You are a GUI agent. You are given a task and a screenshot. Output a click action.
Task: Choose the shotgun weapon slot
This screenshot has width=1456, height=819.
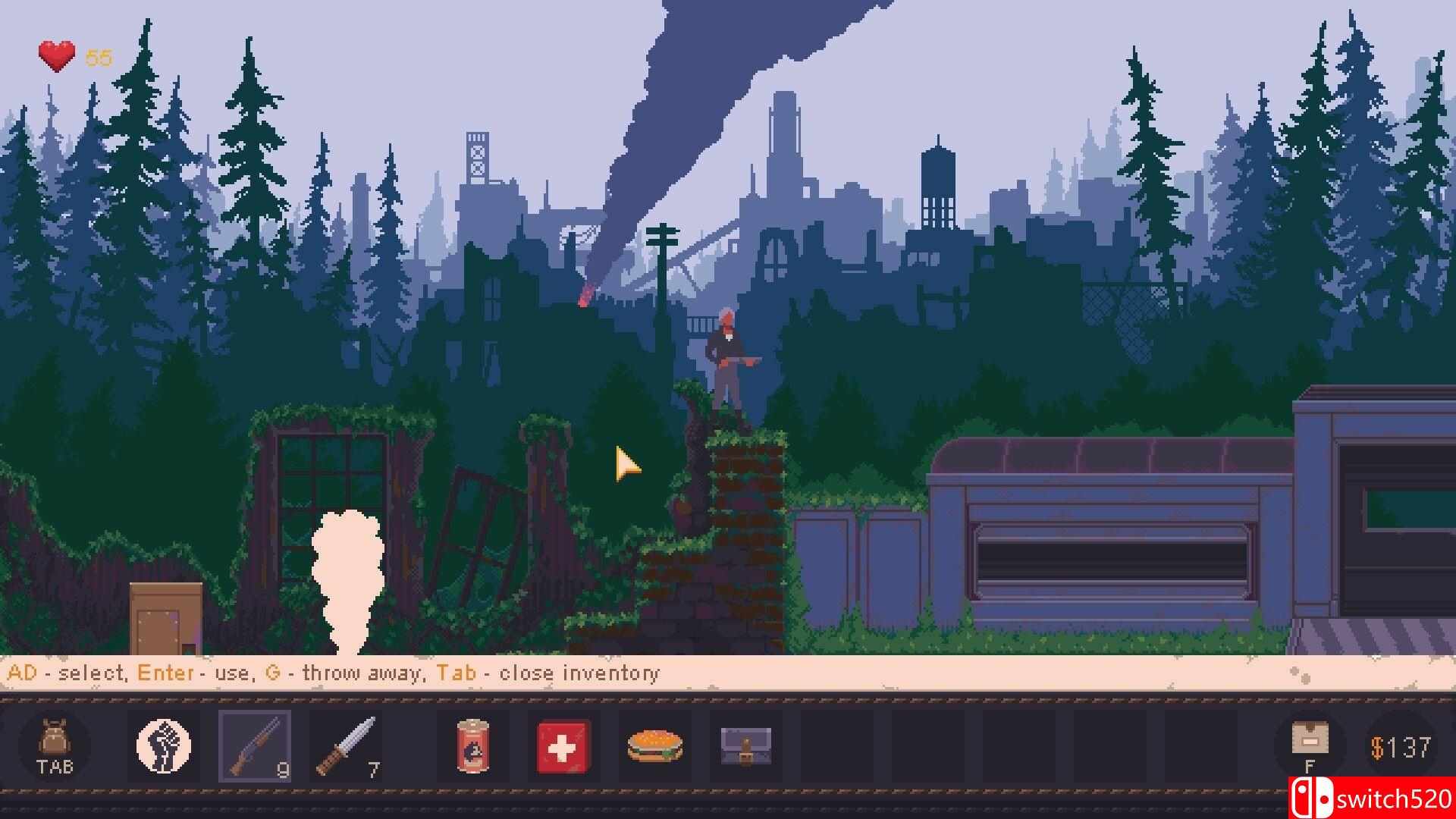click(255, 746)
